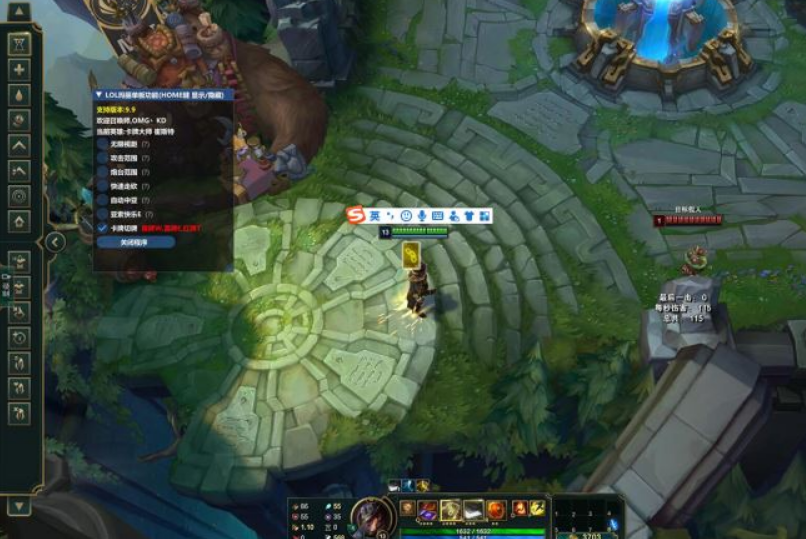Activate the Pick a Card gold card ability

[451, 510]
